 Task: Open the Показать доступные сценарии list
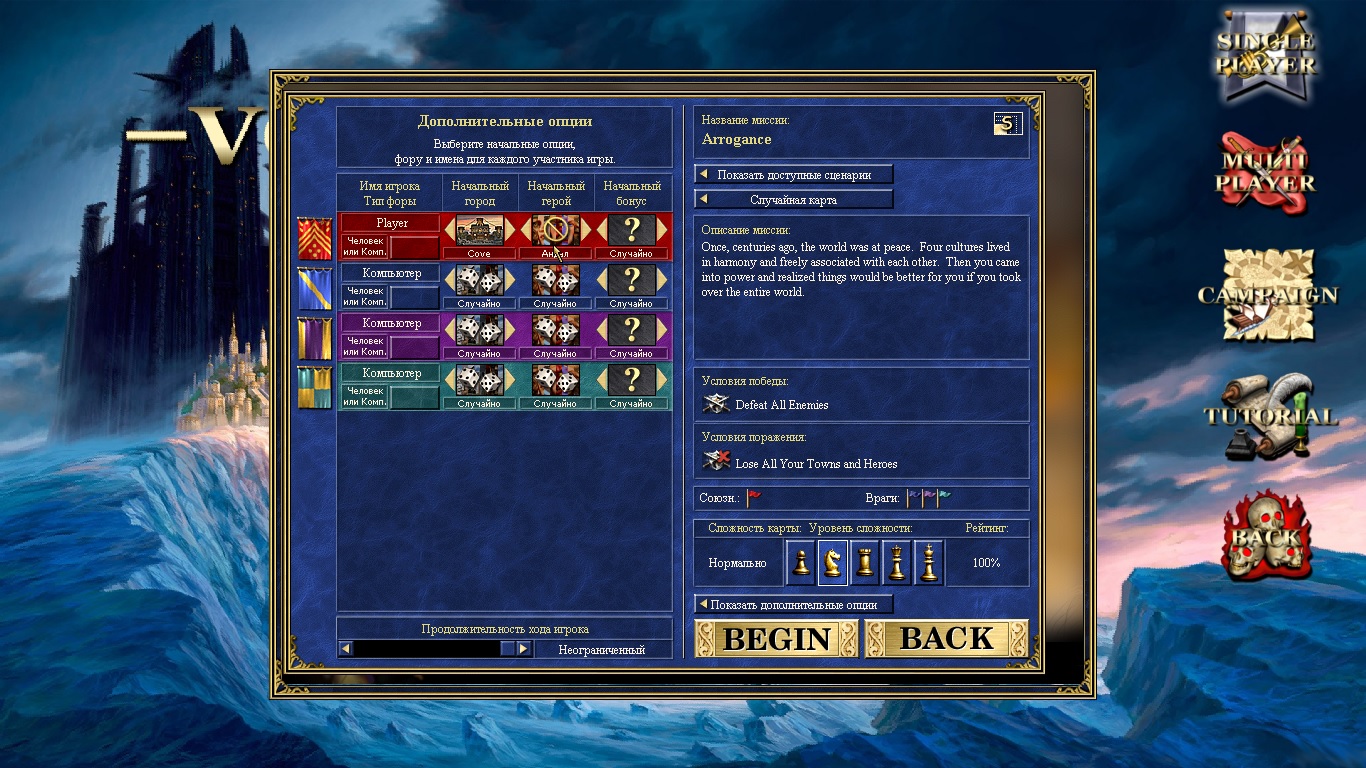tap(793, 175)
